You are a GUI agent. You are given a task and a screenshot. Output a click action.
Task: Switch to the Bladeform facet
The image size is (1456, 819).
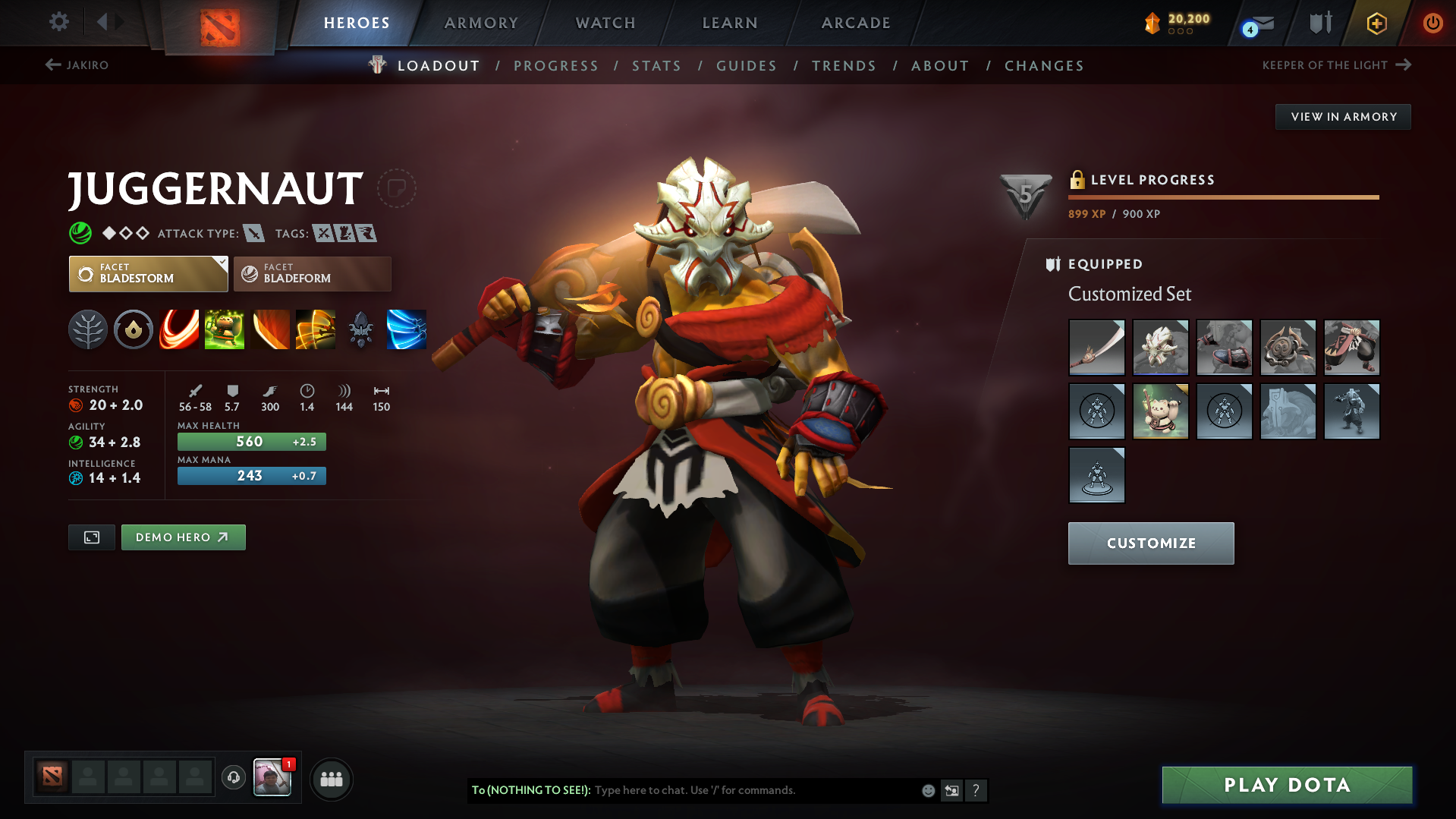click(x=311, y=274)
